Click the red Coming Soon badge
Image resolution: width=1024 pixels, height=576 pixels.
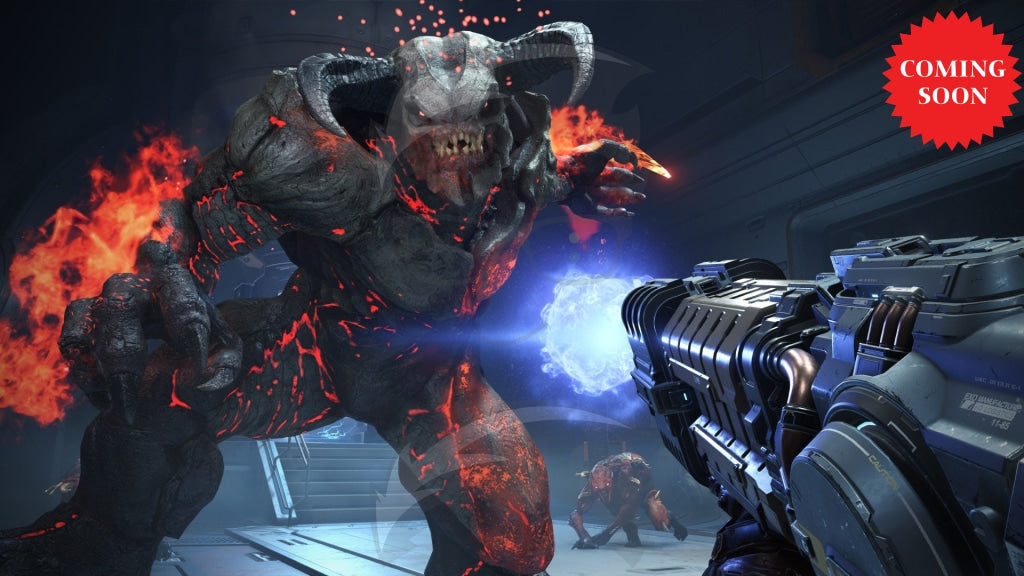click(950, 81)
